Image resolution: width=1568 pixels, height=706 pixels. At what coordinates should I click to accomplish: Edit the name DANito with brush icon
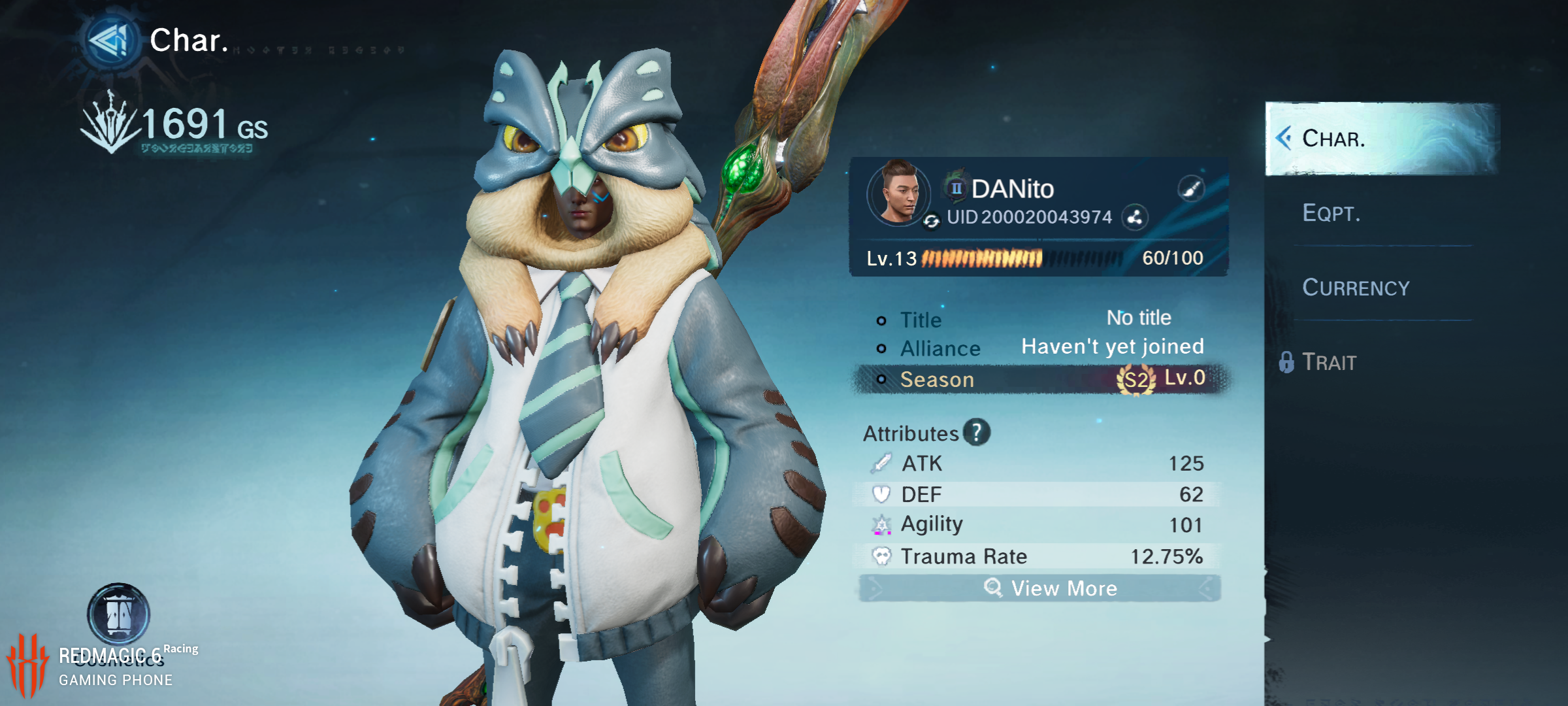pyautogui.click(x=1191, y=189)
